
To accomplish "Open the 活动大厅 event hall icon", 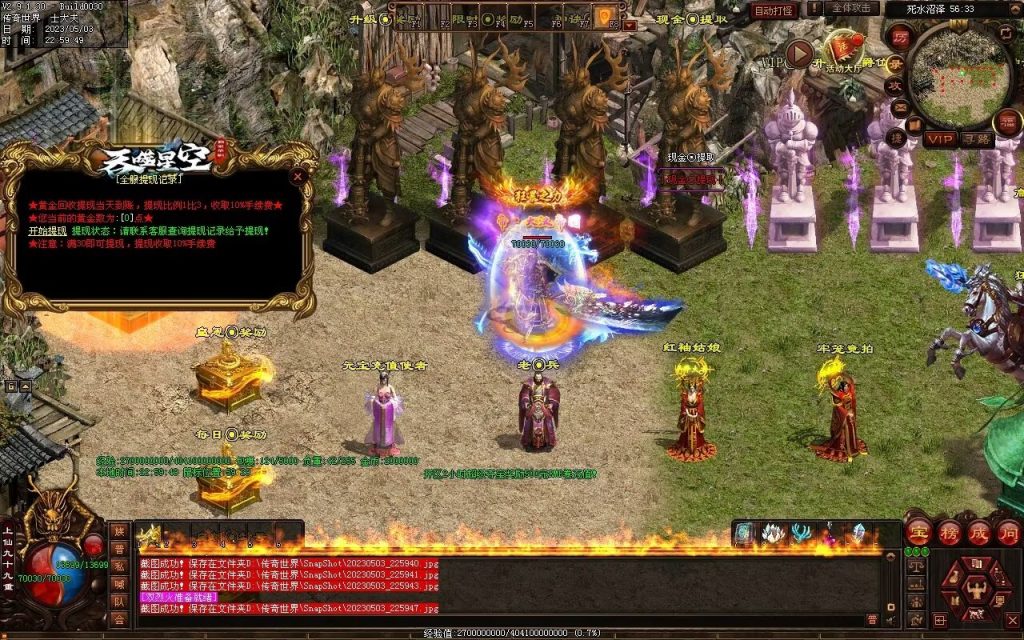I will click(x=845, y=50).
